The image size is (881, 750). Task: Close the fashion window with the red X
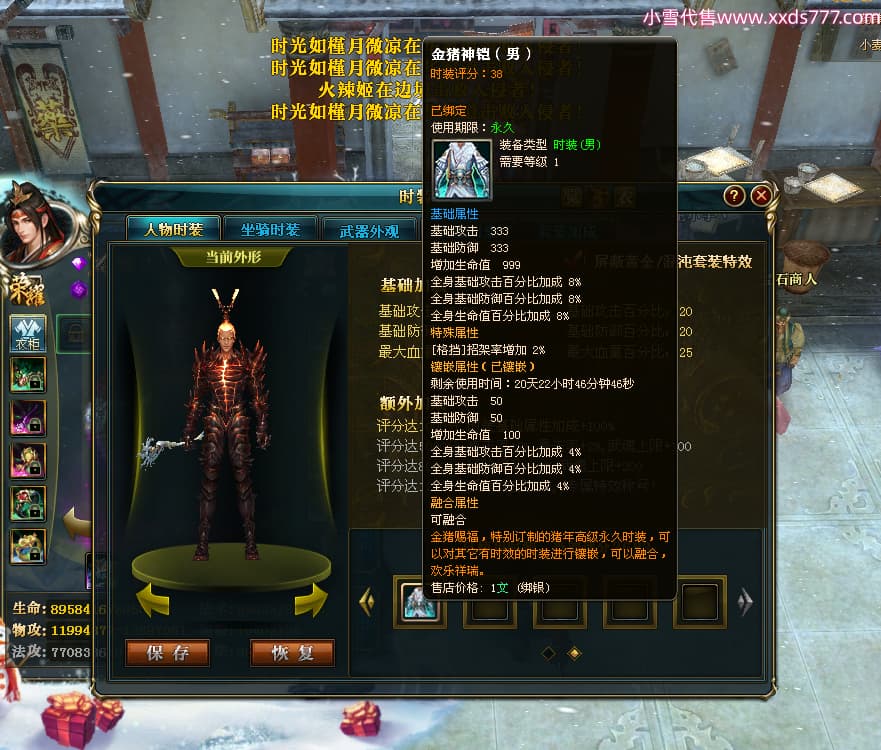click(761, 196)
